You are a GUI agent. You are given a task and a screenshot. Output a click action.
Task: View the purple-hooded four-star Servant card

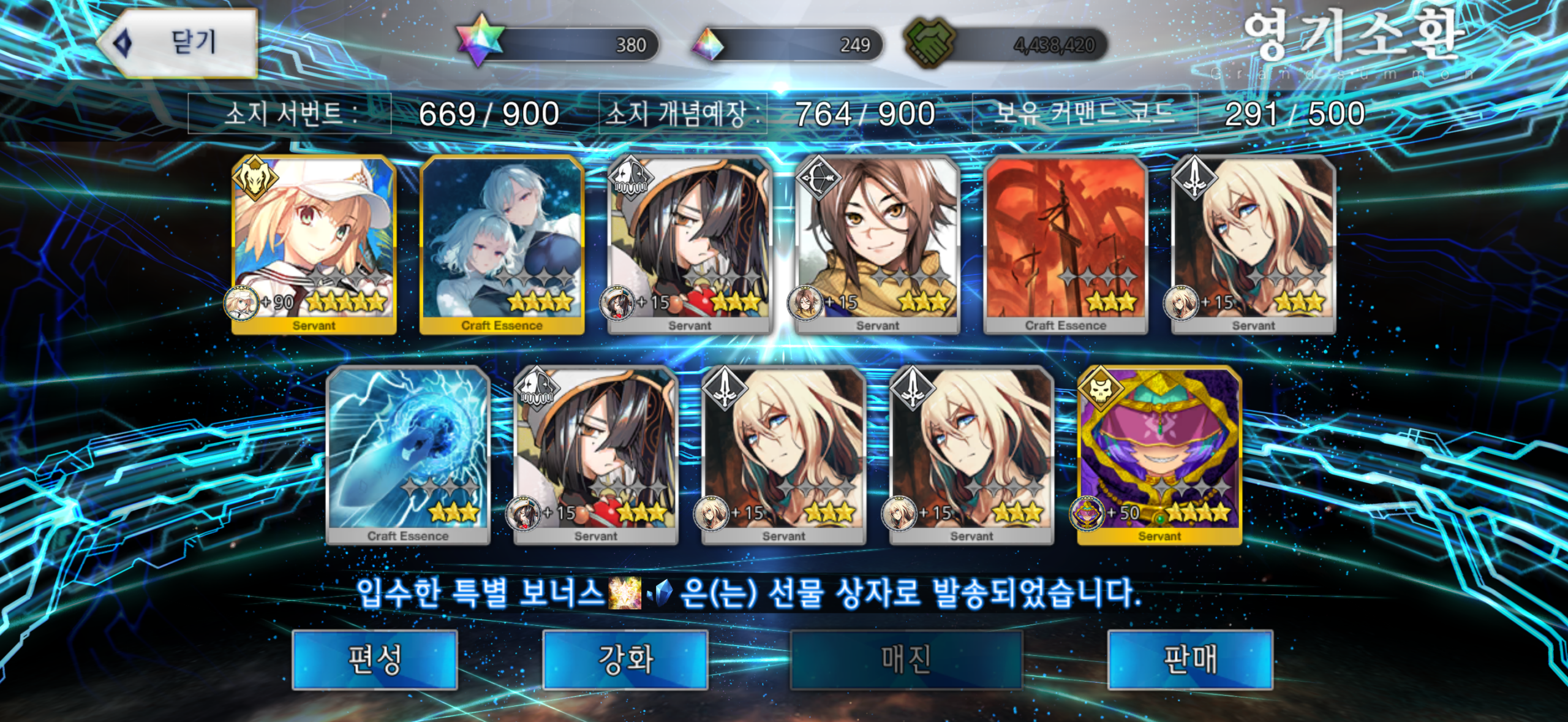coord(1159,455)
